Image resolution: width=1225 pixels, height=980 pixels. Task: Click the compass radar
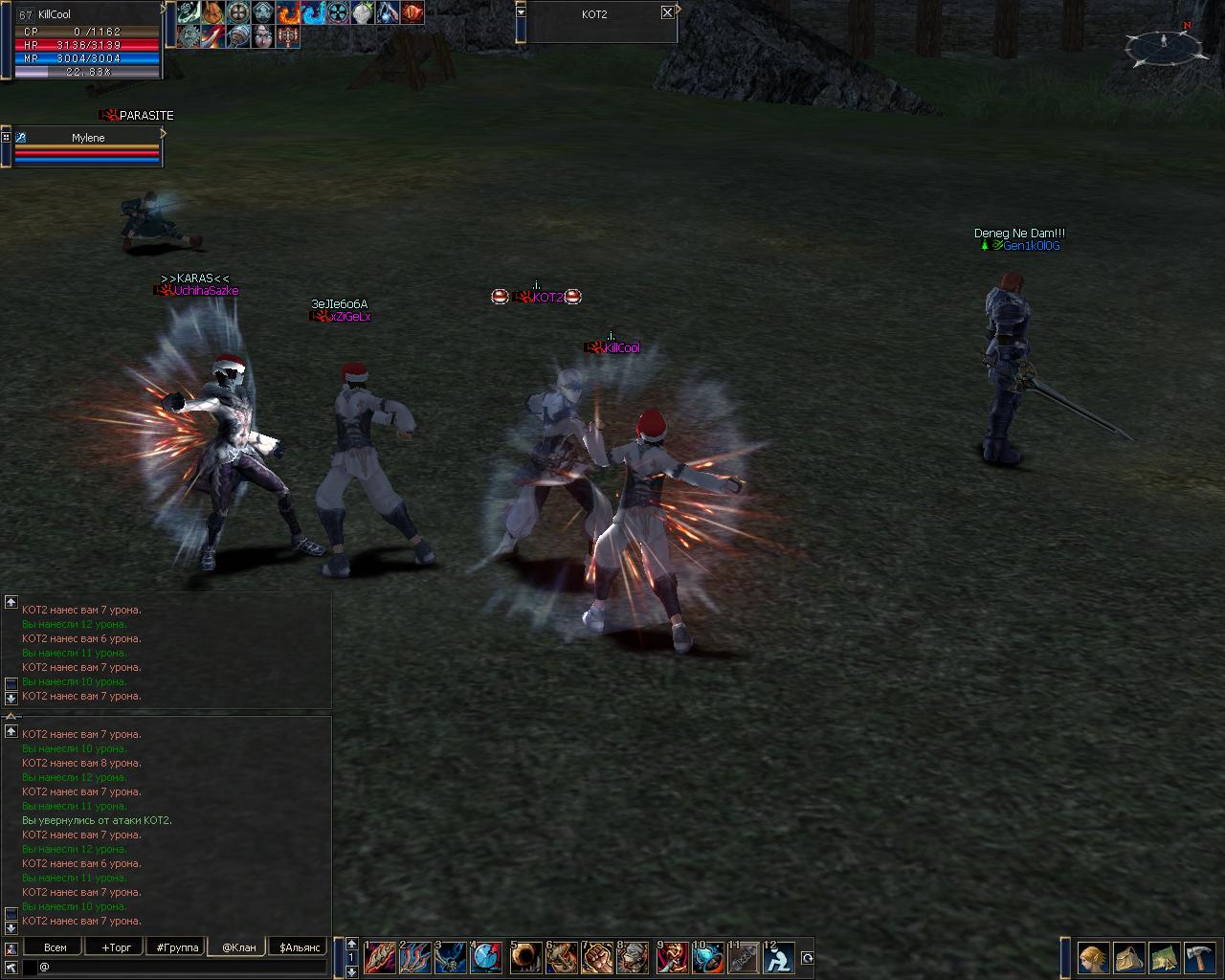(x=1164, y=45)
